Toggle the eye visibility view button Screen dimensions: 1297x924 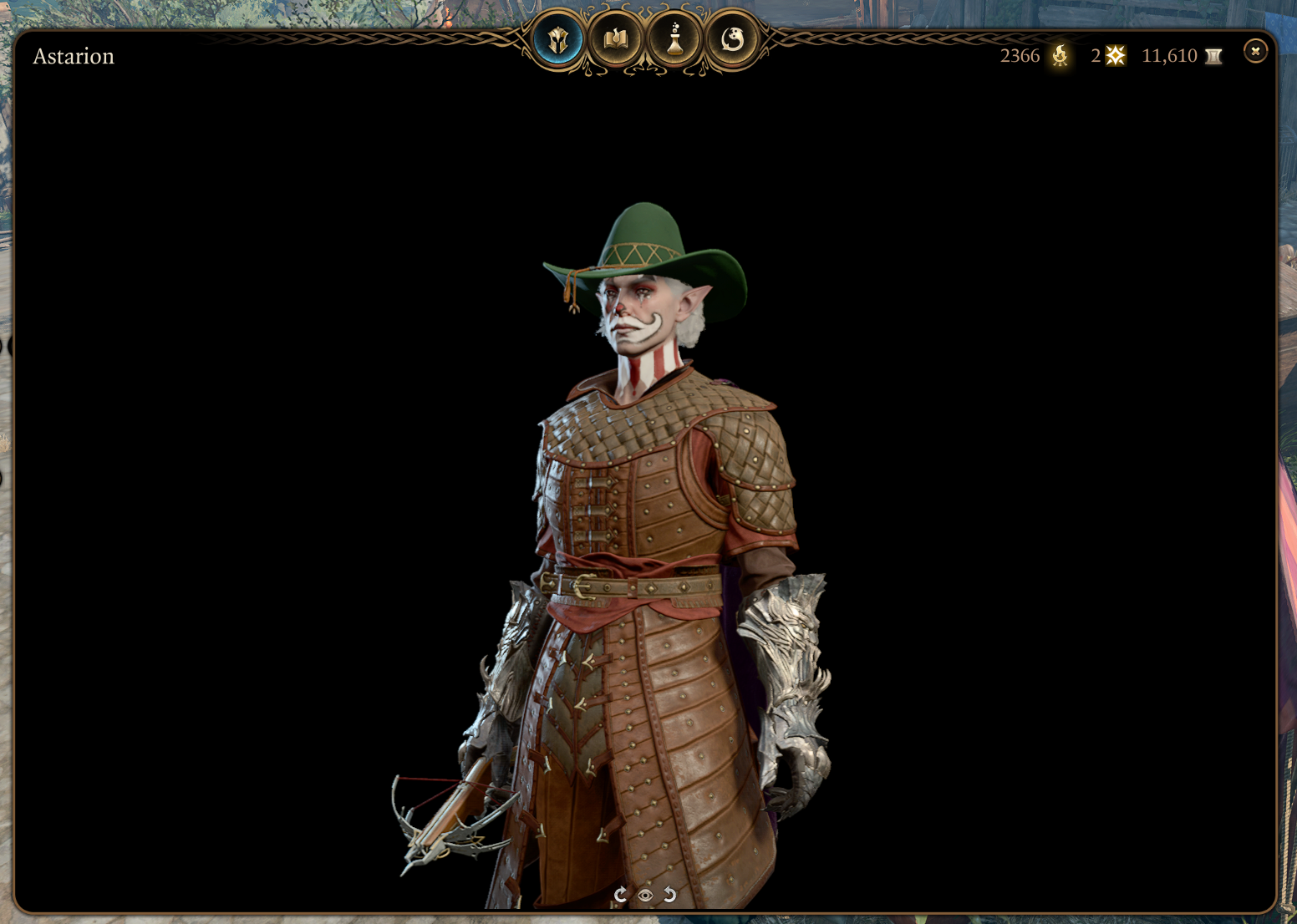tap(645, 896)
